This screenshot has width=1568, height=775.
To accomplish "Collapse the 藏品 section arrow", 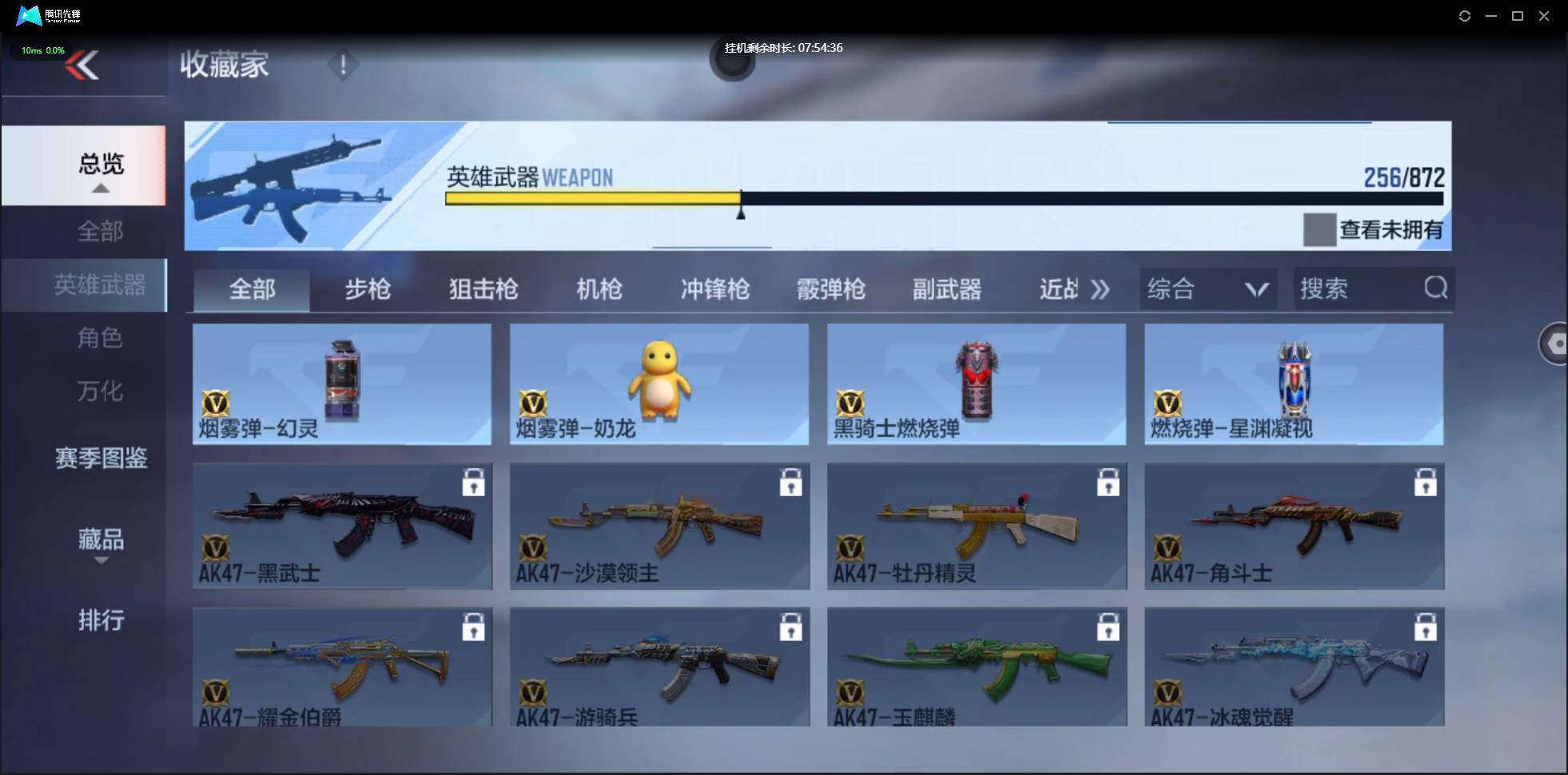I will click(101, 562).
